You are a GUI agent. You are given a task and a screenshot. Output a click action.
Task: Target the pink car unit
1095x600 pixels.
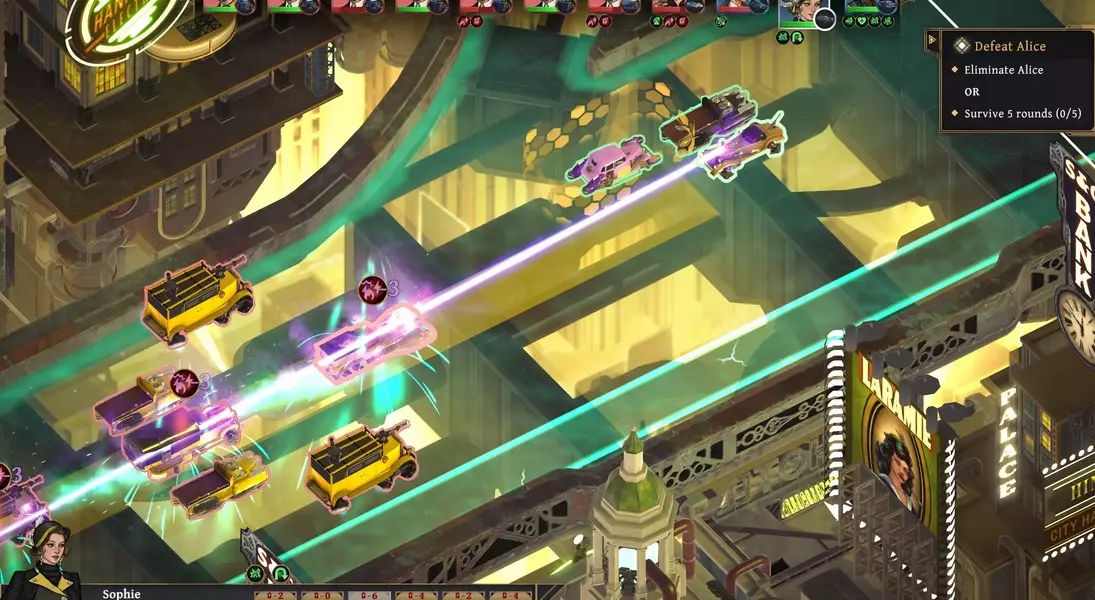[x=612, y=161]
